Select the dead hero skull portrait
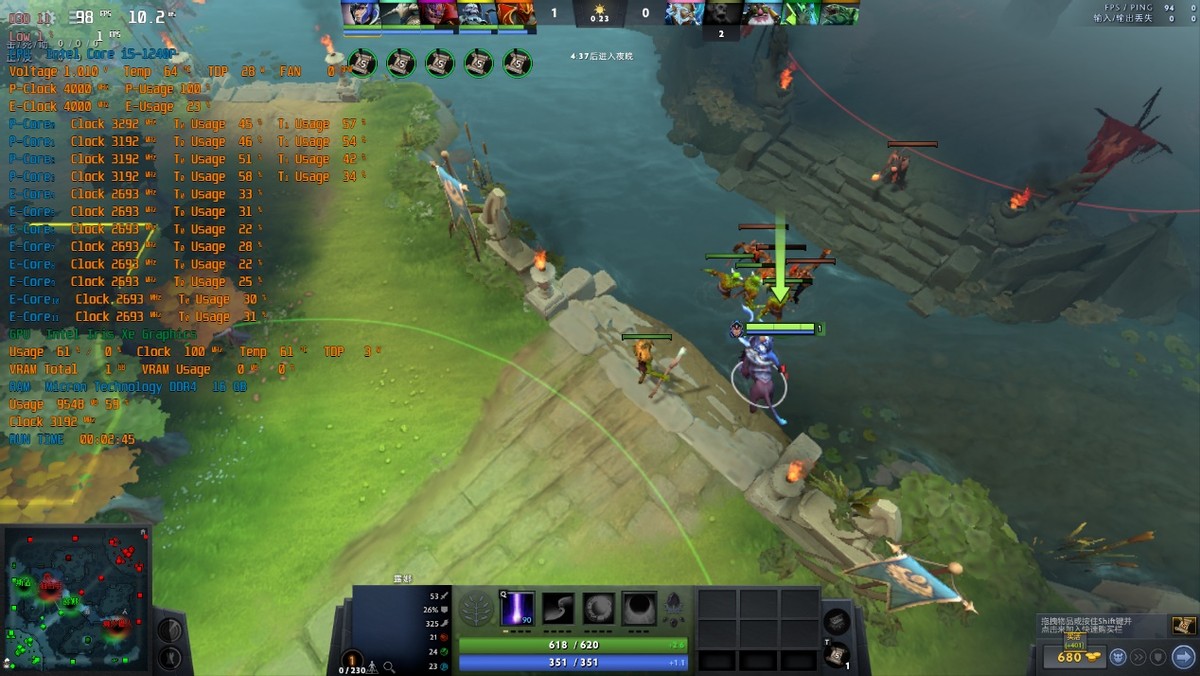The height and width of the screenshot is (676, 1200). 721,13
